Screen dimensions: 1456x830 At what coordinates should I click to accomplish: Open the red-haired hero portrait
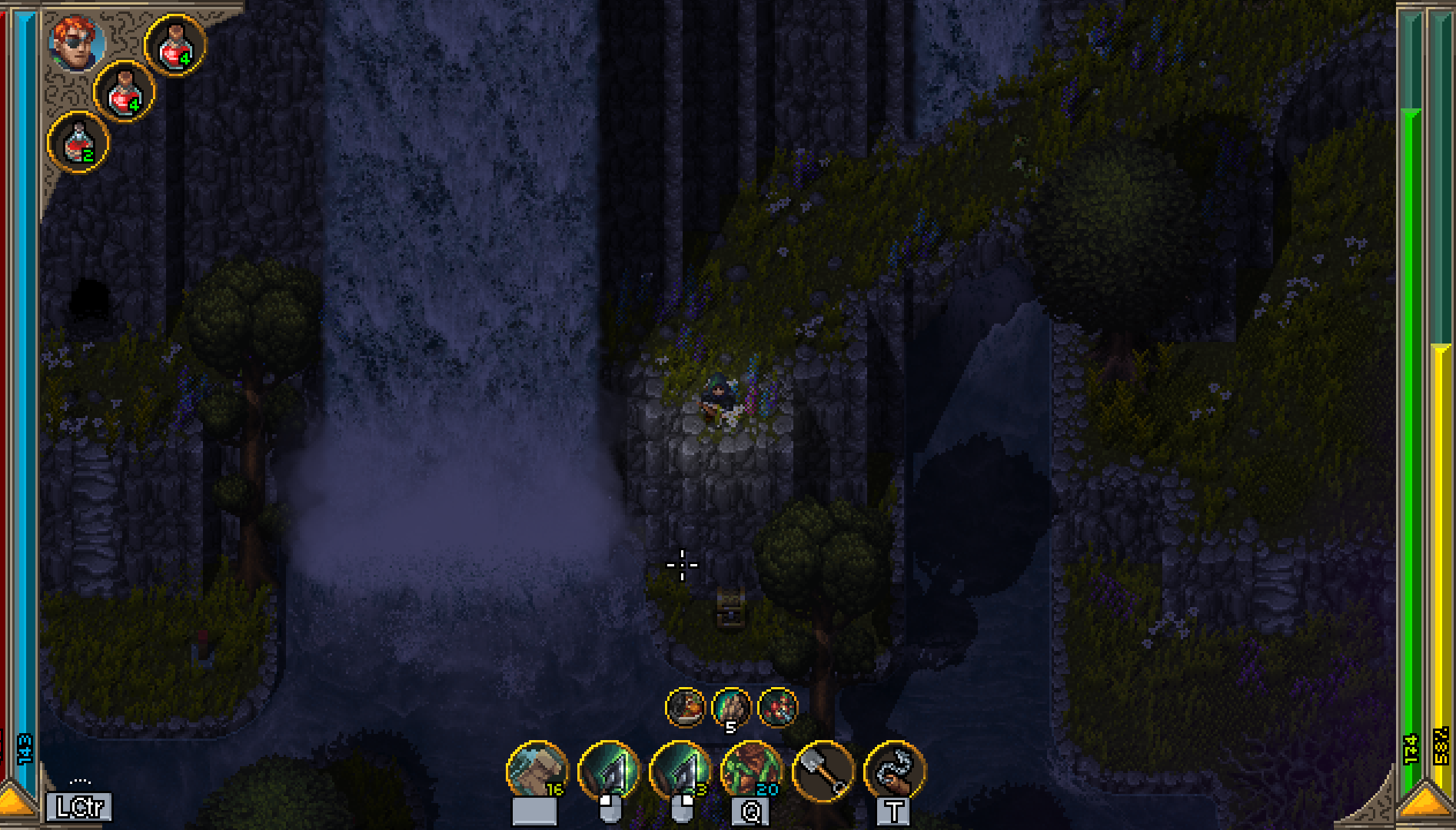pos(77,42)
